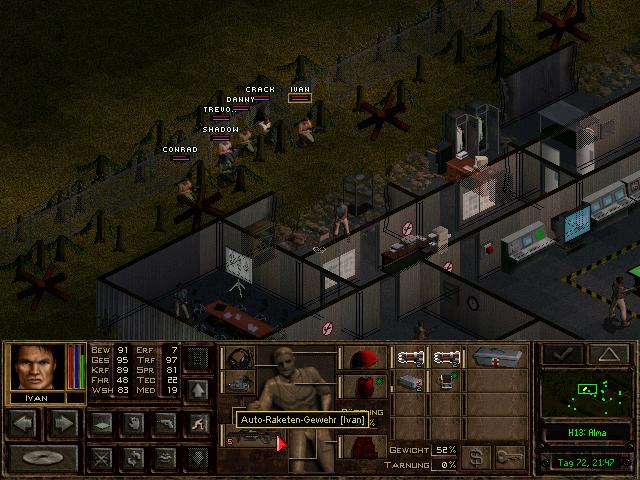640x480 pixels.
Task: Select the red helmet head slot
Action: pyautogui.click(x=363, y=357)
